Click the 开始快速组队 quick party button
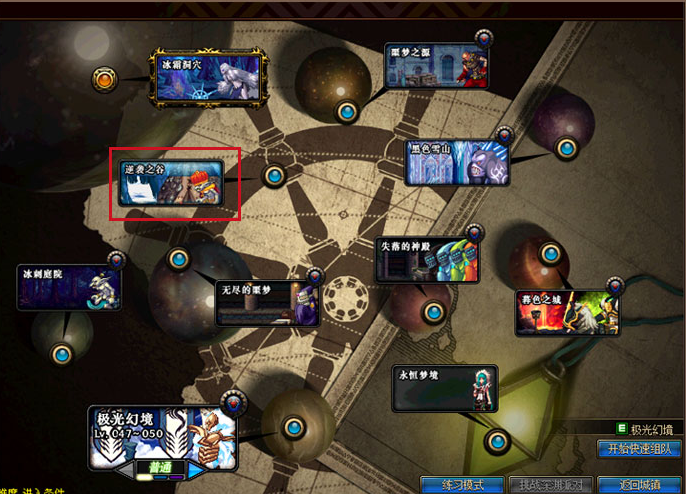This screenshot has height=494, width=686. (x=639, y=449)
